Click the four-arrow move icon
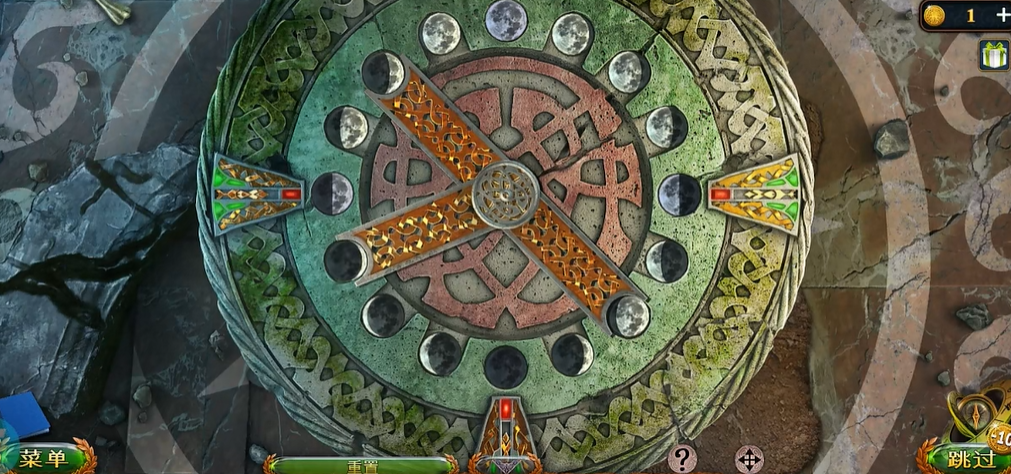This screenshot has height=474, width=1011. (749, 460)
